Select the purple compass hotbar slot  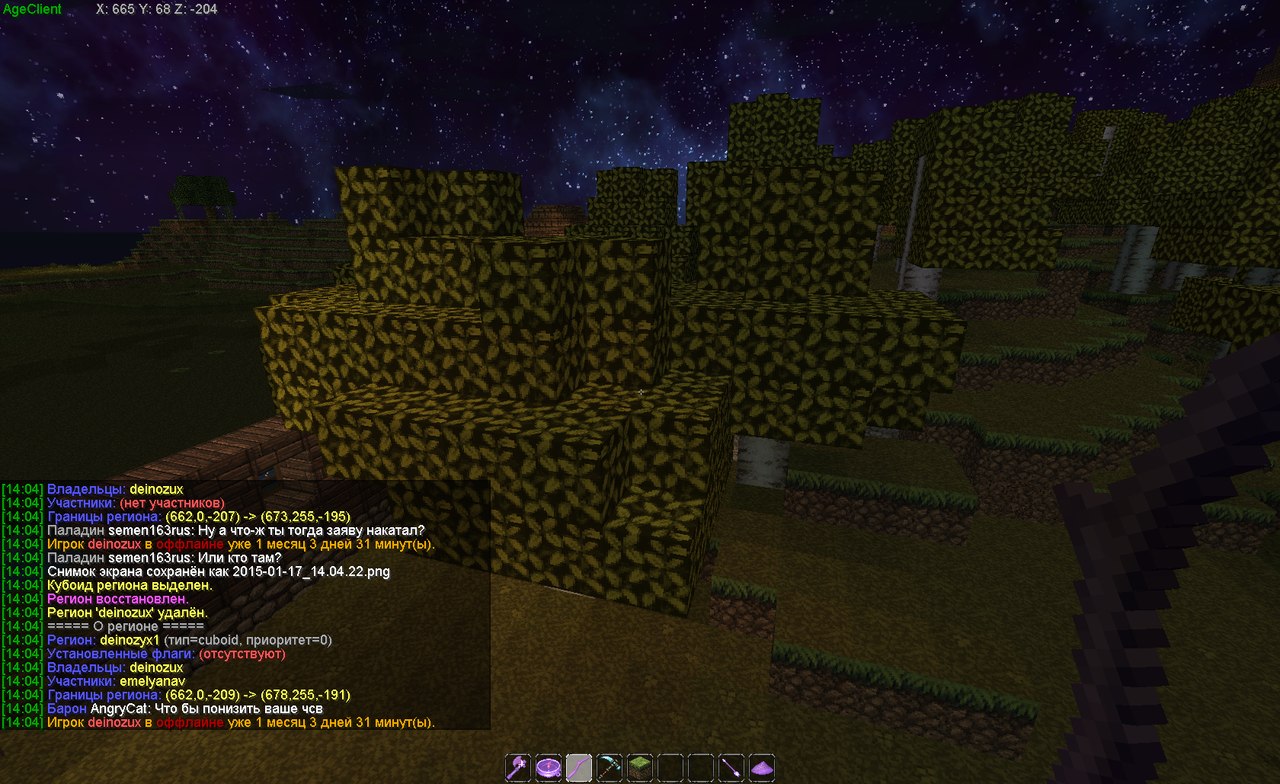(548, 768)
